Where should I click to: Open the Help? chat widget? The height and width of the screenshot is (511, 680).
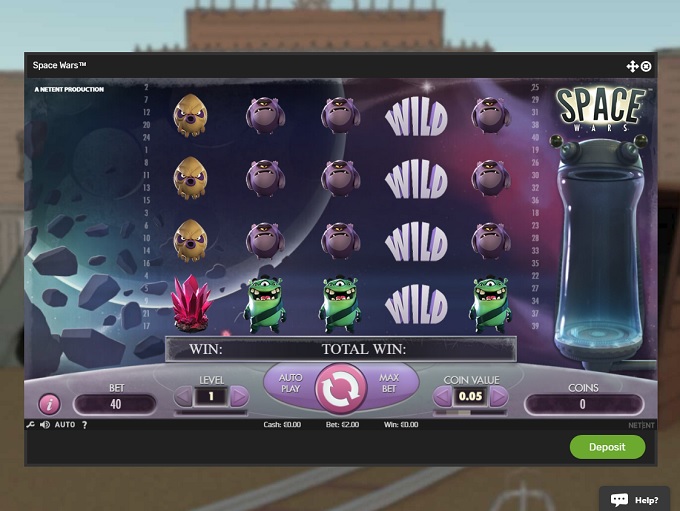[635, 499]
